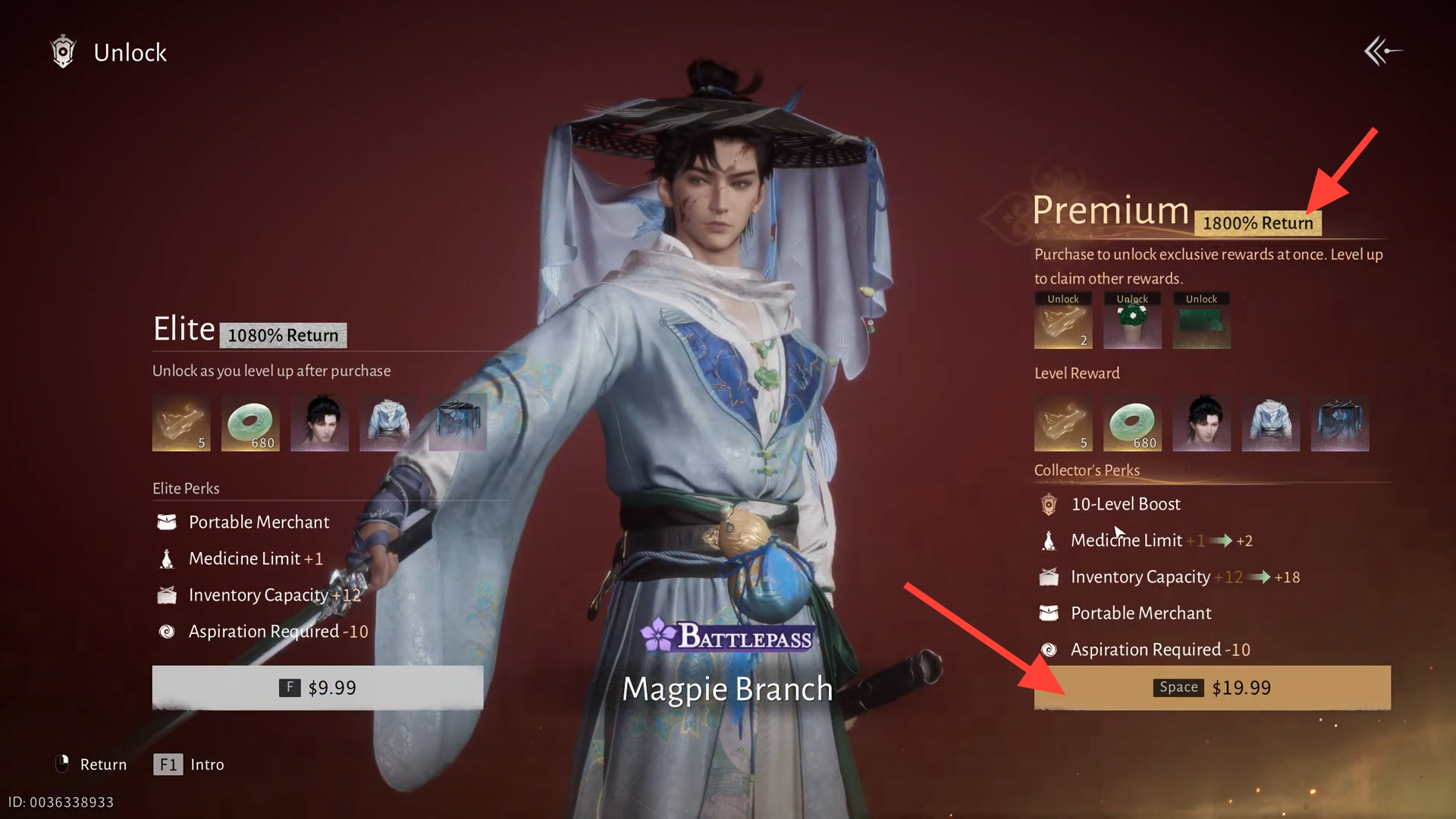Screen dimensions: 1456x819
Task: View the Premium white flower unlock reward
Action: (x=1132, y=322)
